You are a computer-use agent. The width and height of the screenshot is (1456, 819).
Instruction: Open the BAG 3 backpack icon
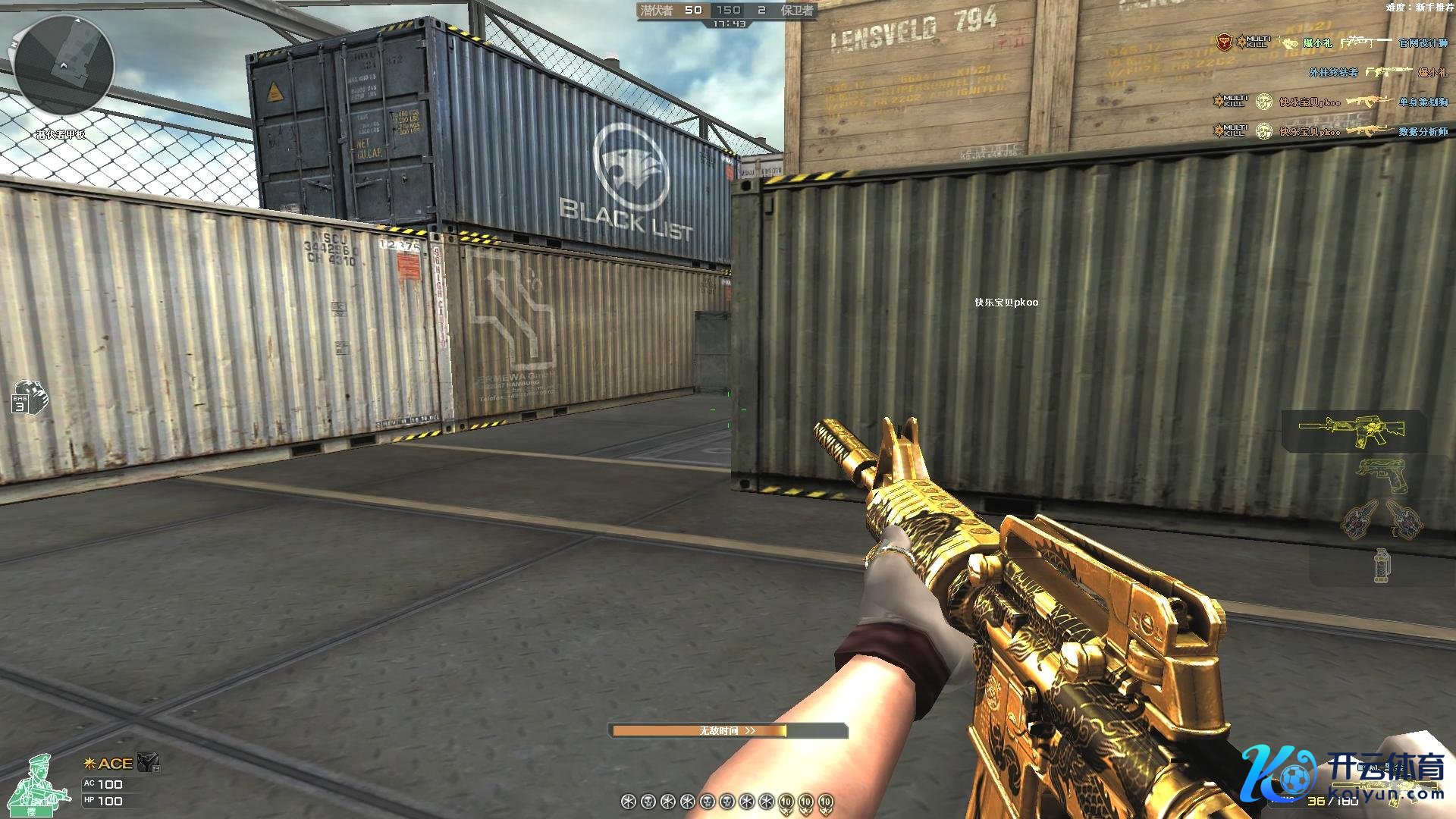coord(30,397)
